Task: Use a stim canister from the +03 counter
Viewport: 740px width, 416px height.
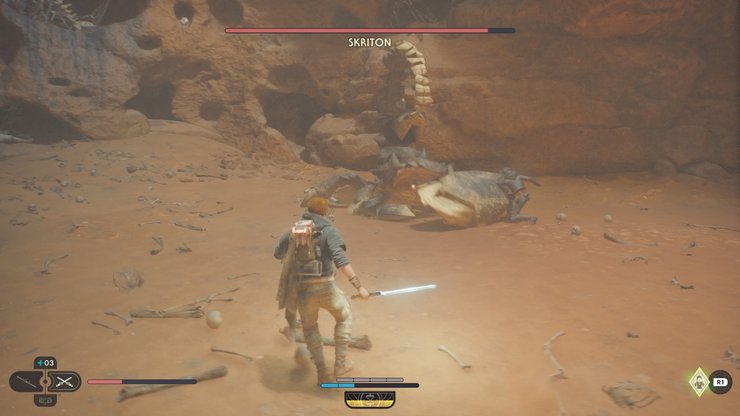Action: tap(45, 362)
